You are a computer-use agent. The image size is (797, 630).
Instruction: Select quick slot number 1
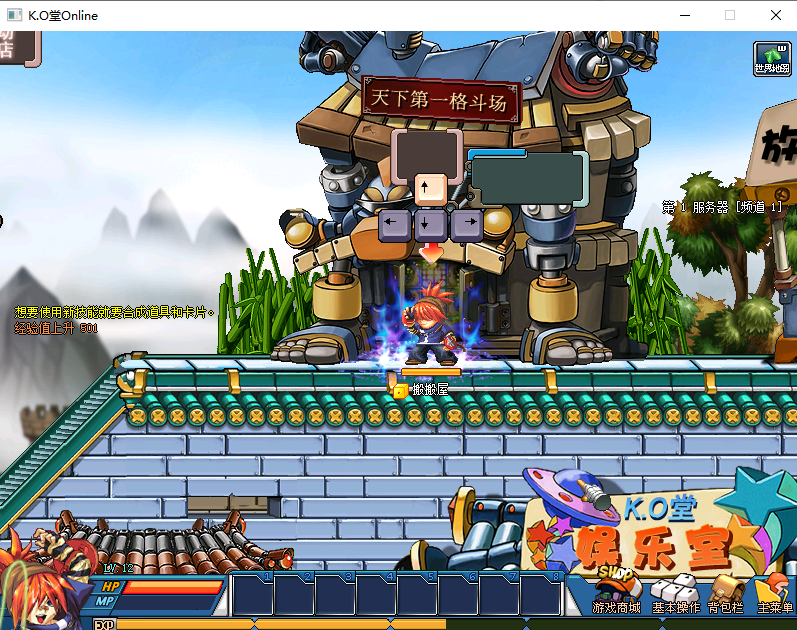[253, 595]
